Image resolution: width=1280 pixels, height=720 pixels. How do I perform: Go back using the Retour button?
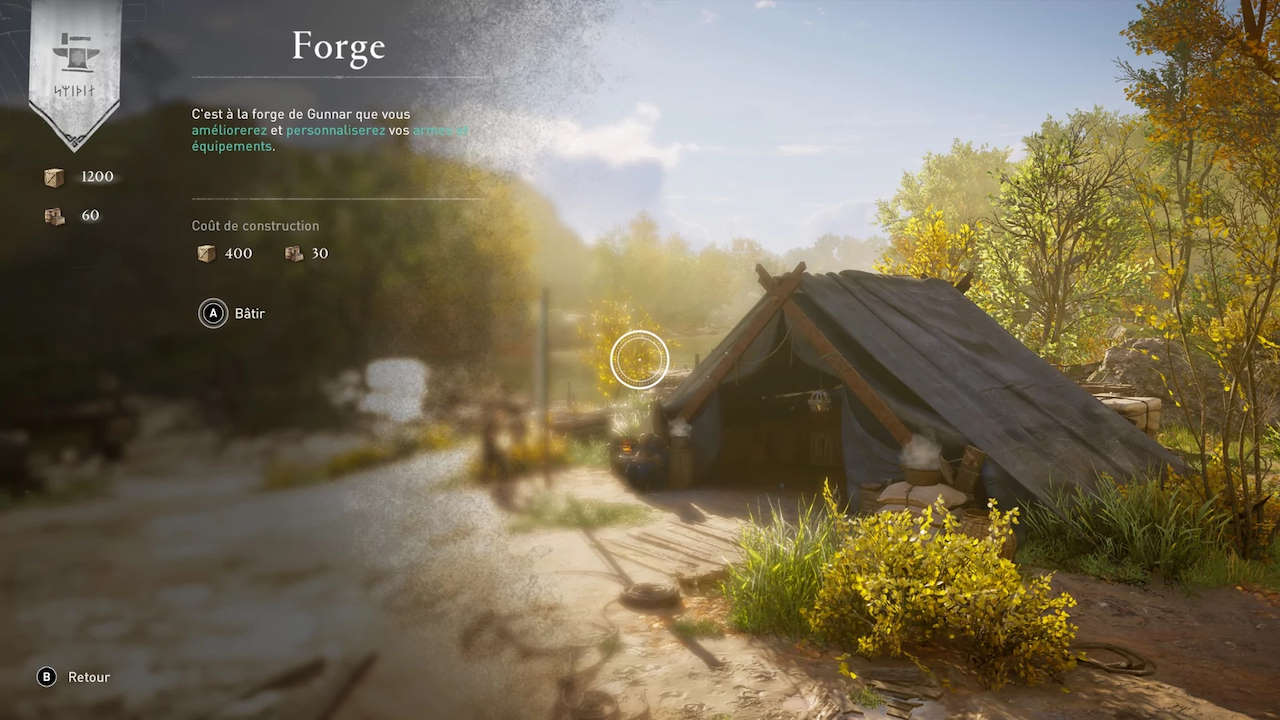(x=73, y=677)
